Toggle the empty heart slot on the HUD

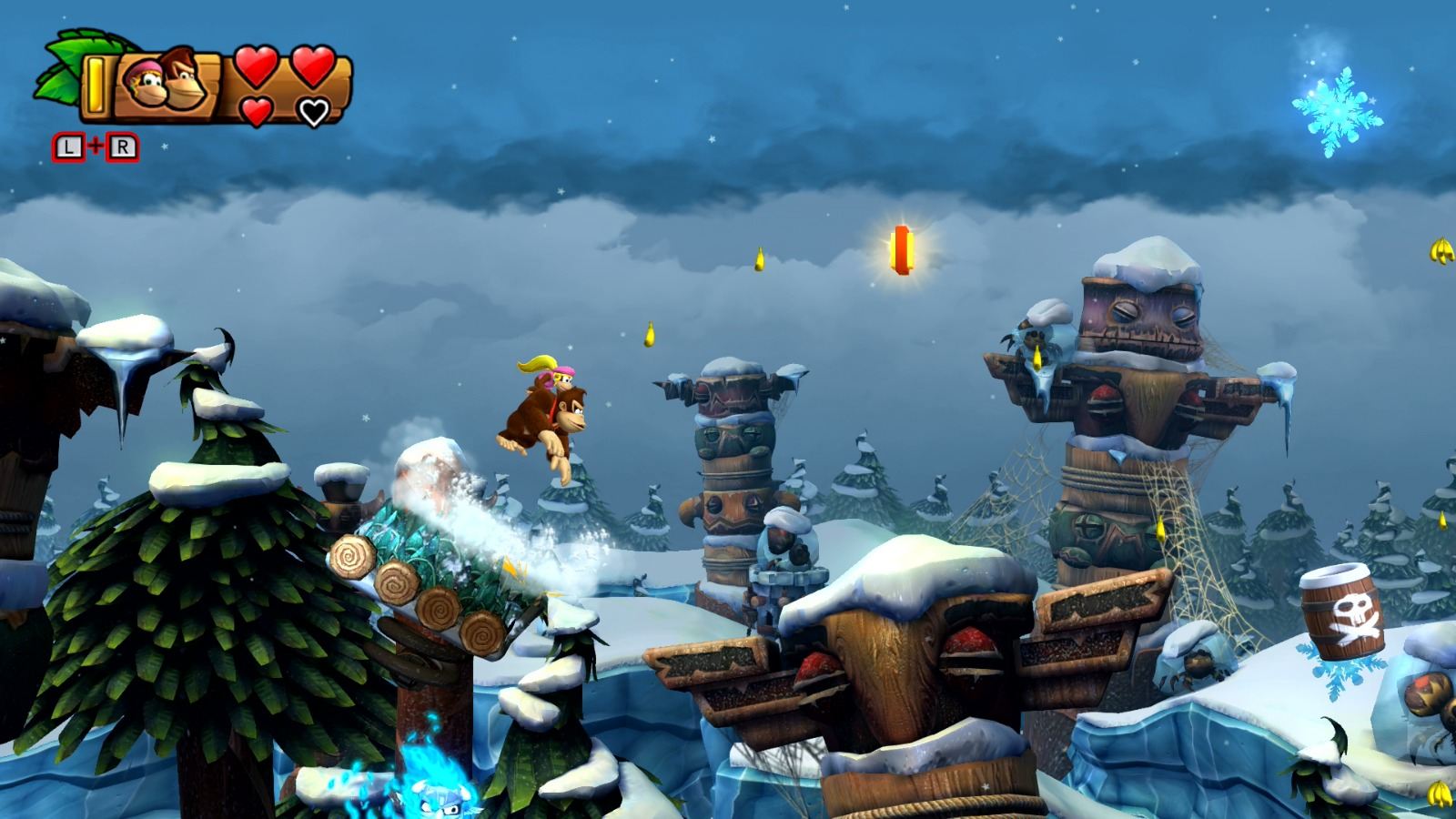point(314,111)
